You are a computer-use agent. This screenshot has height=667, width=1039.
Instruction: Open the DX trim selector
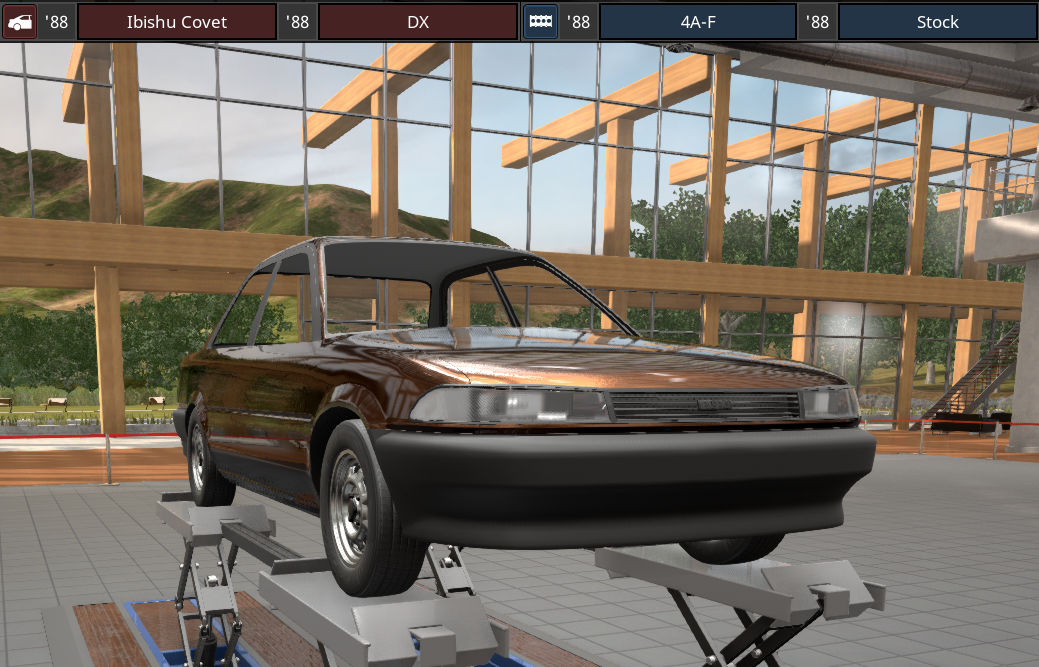pos(417,21)
